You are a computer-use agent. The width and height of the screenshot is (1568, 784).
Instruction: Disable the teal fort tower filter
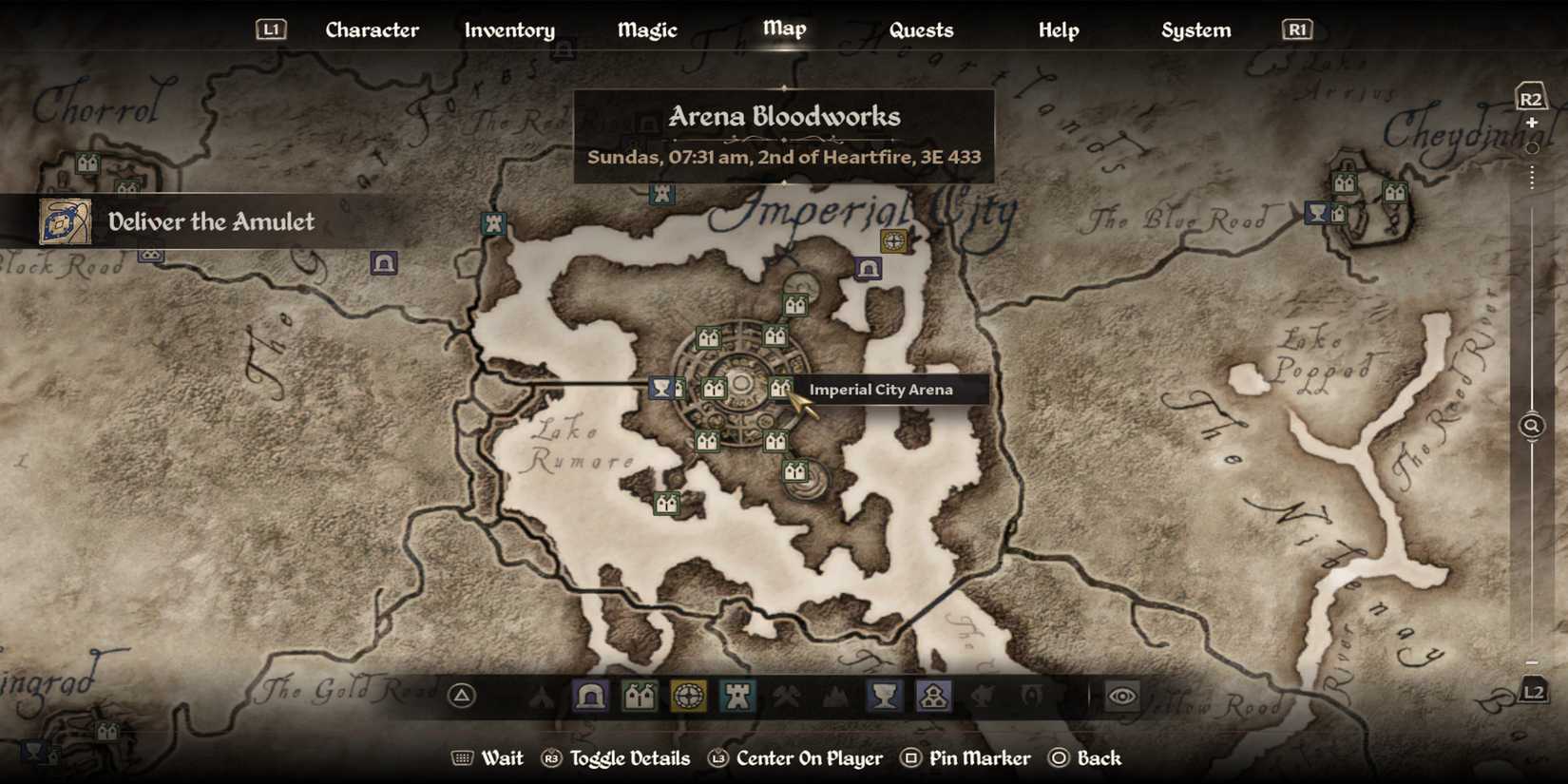(738, 697)
